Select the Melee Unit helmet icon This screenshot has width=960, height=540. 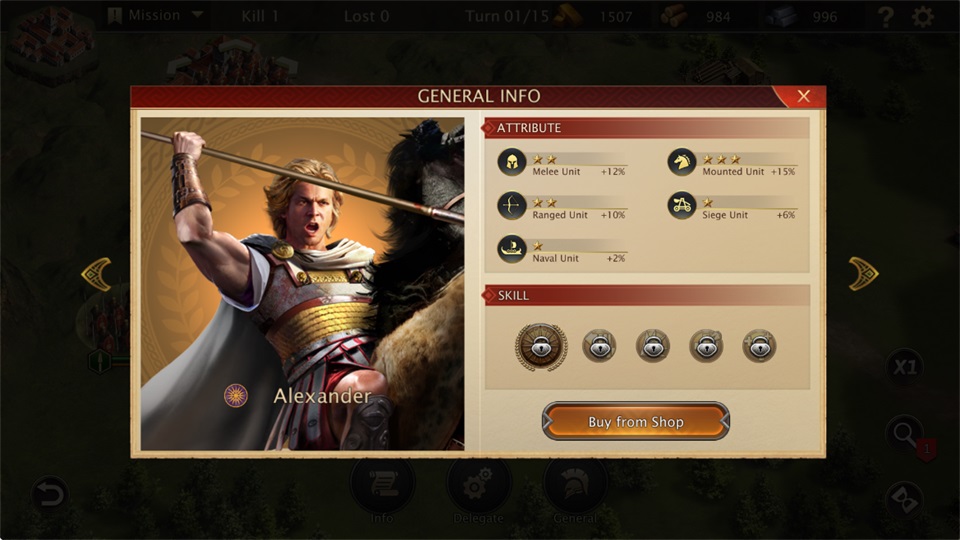point(512,163)
